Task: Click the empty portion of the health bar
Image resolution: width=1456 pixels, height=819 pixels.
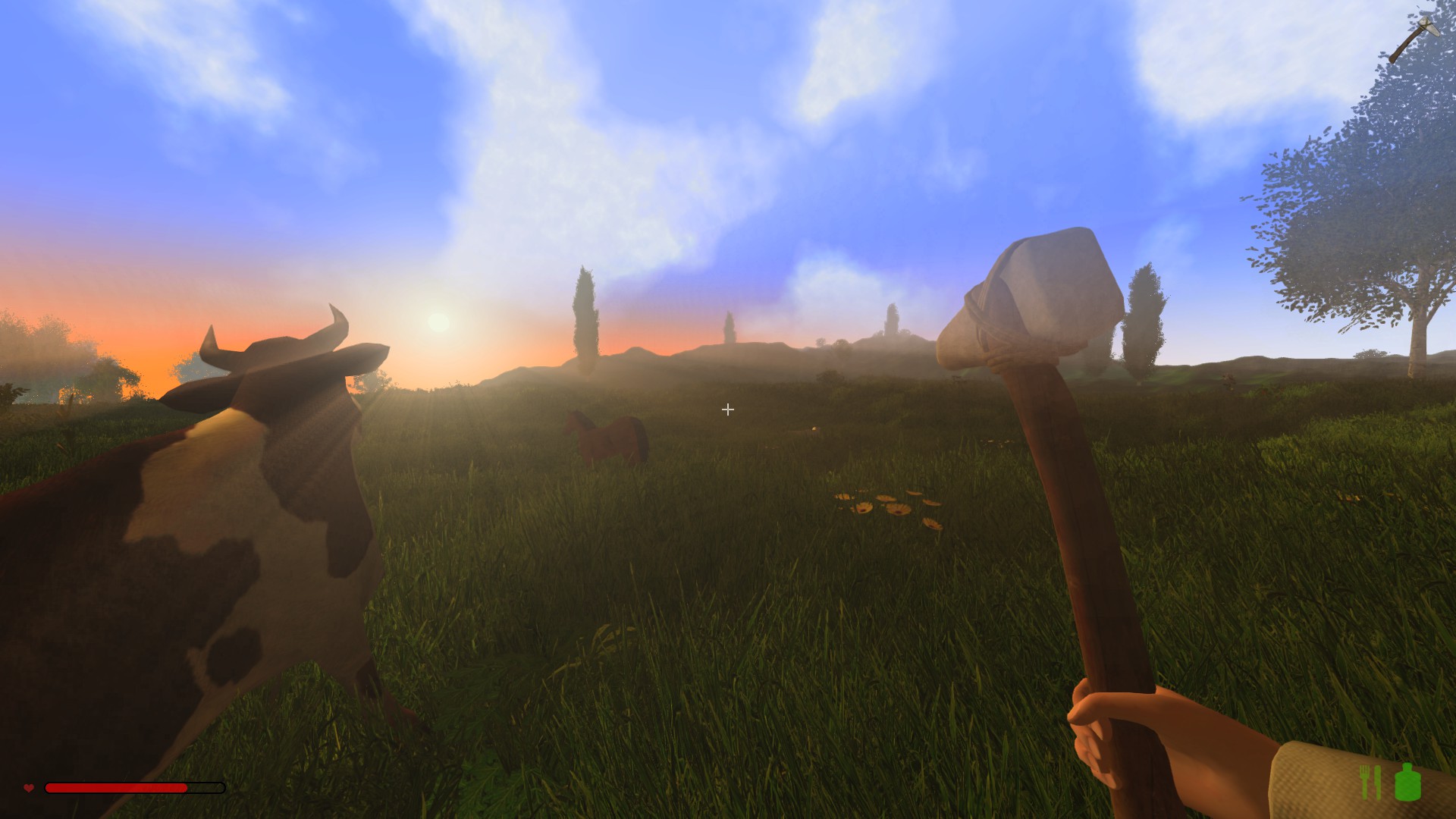Action: pos(205,789)
